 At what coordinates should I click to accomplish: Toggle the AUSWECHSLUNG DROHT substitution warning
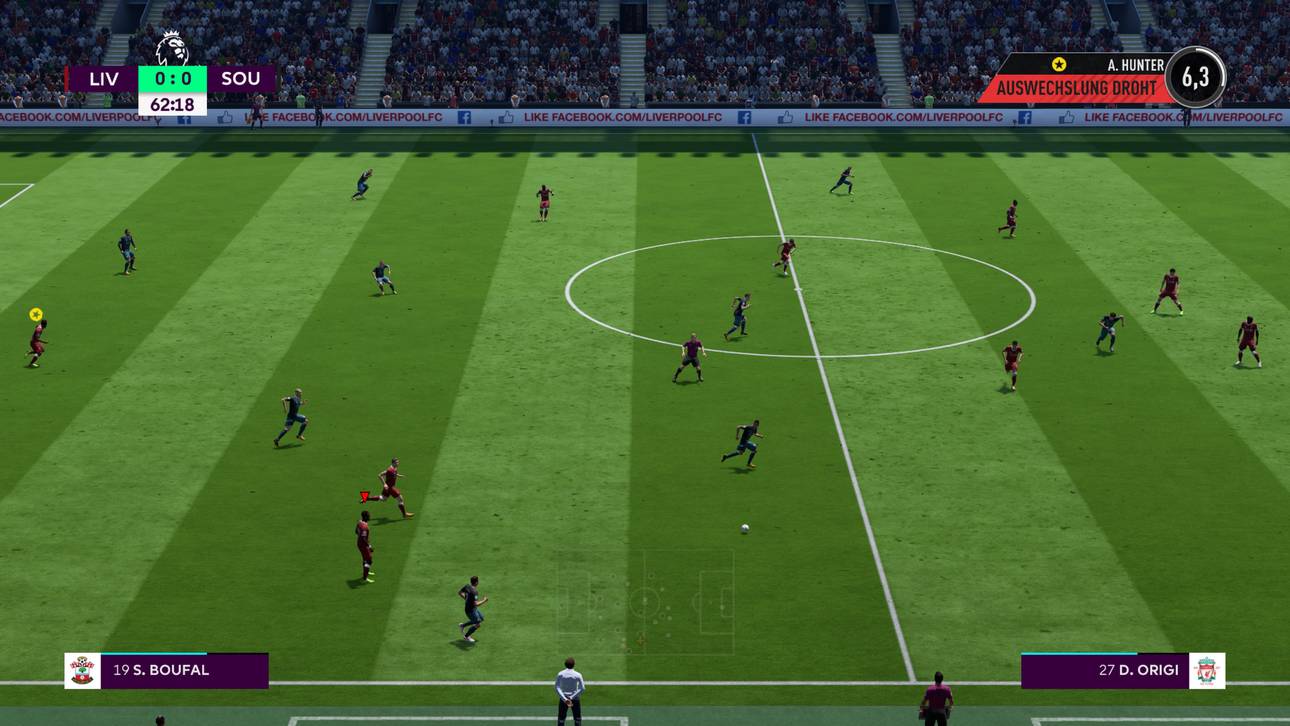[x=1075, y=87]
